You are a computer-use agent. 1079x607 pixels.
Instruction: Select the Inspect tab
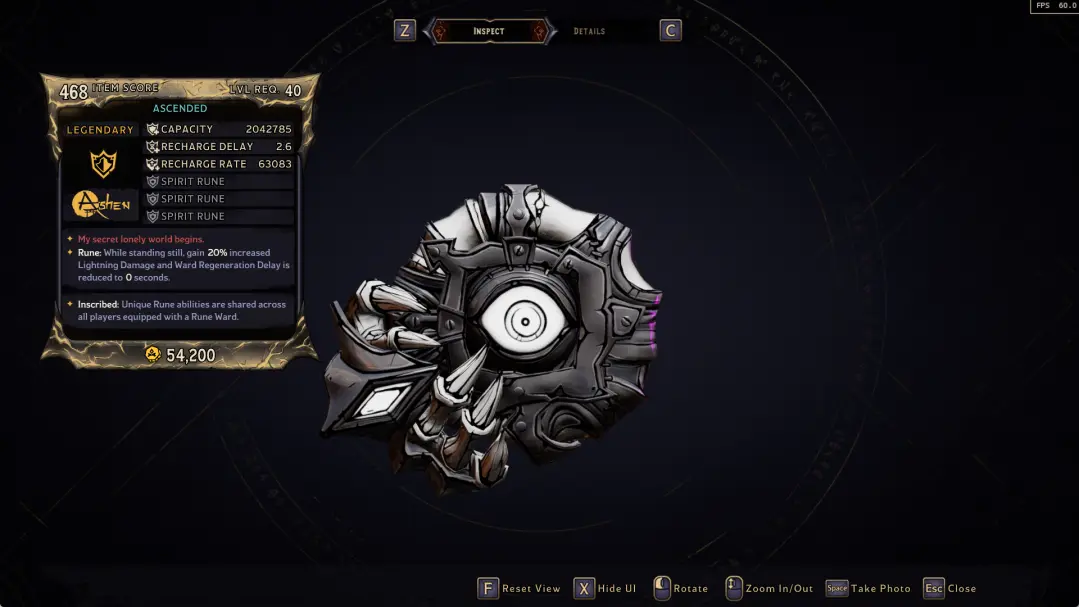click(x=489, y=31)
